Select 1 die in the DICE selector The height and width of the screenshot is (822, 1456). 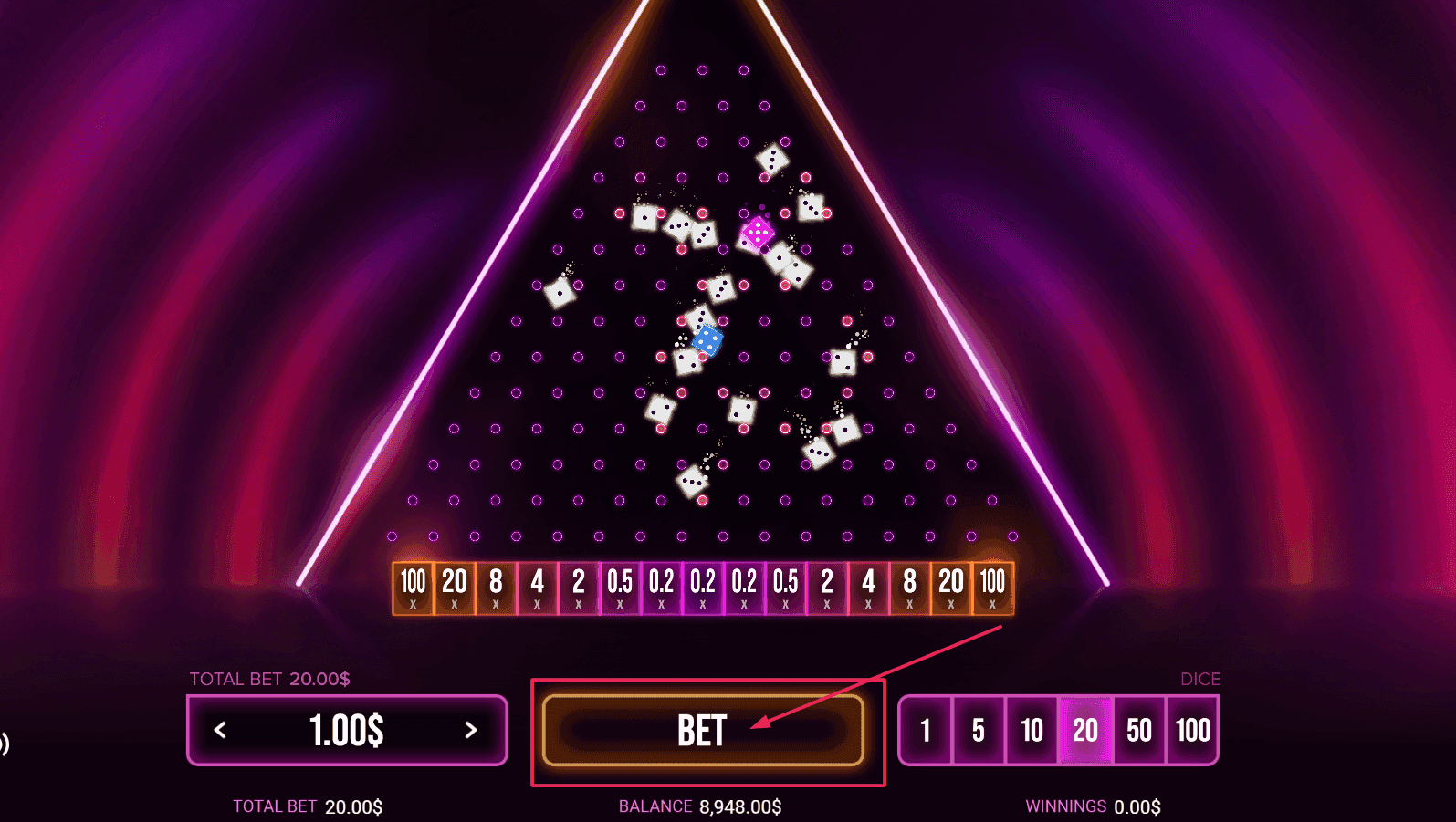pos(925,730)
